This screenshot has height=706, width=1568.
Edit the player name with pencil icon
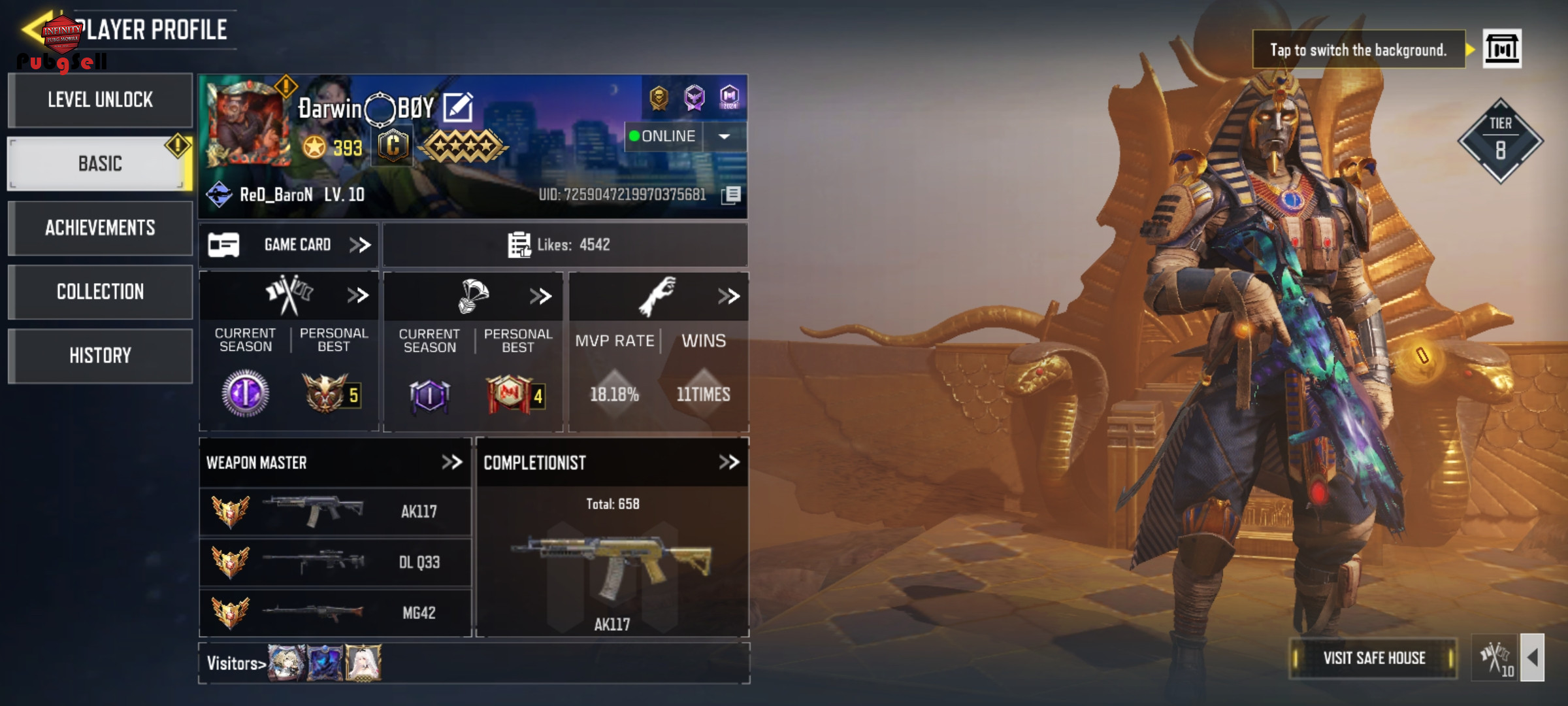[x=458, y=107]
